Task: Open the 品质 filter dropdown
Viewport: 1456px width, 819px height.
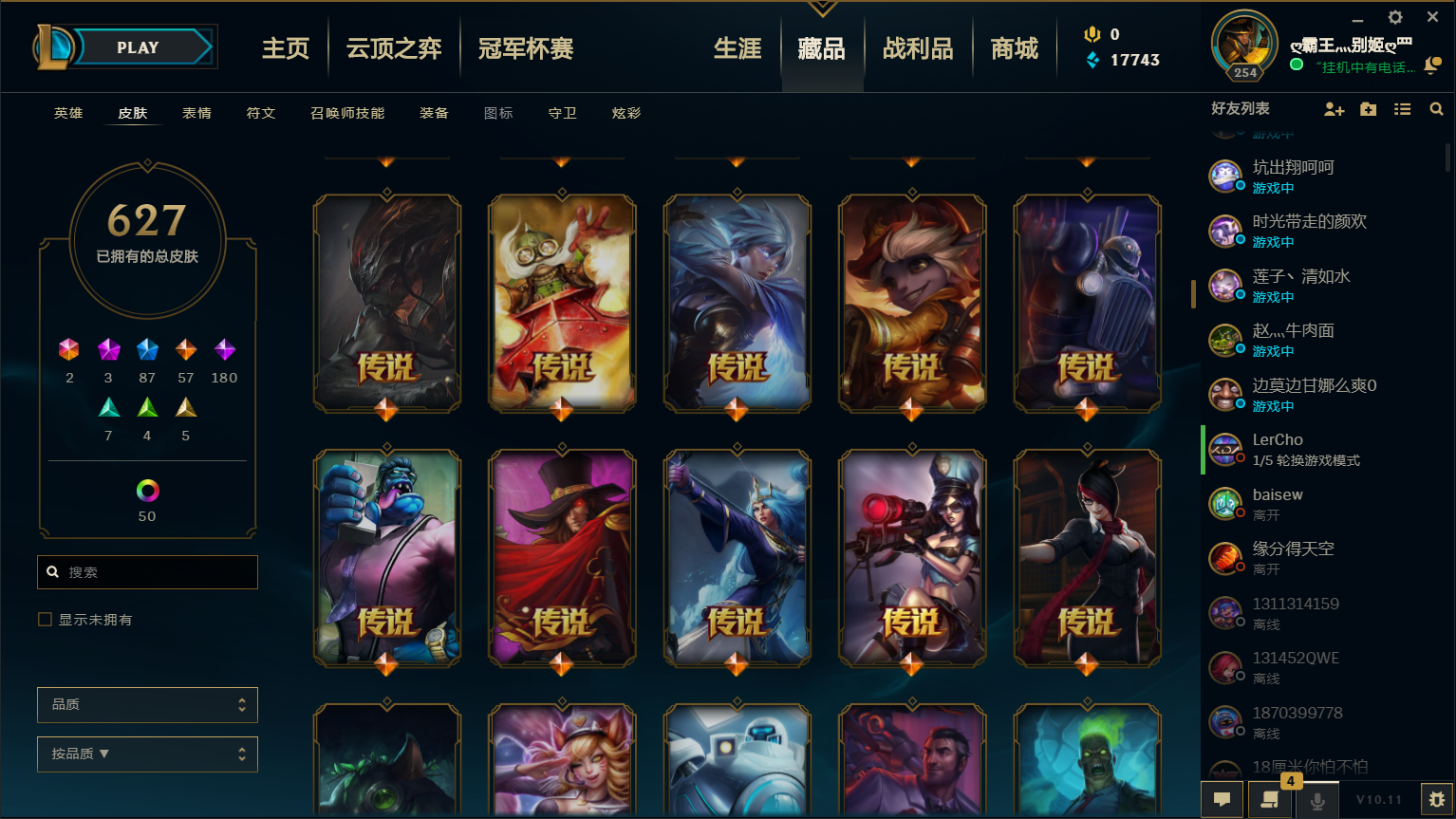Action: click(147, 704)
